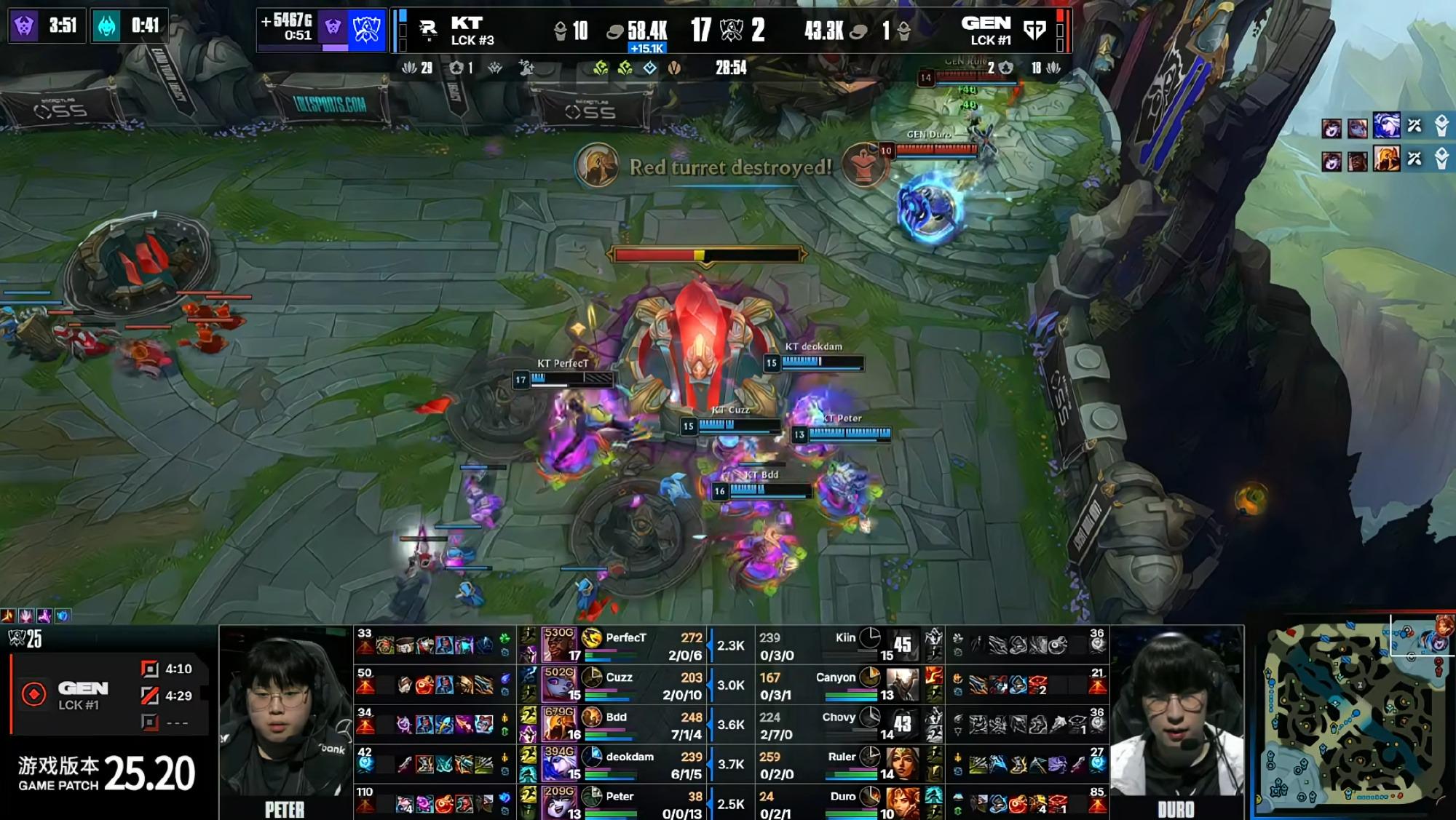This screenshot has height=820, width=1456.
Task: Click Canyon's champion portrait
Action: [x=901, y=685]
